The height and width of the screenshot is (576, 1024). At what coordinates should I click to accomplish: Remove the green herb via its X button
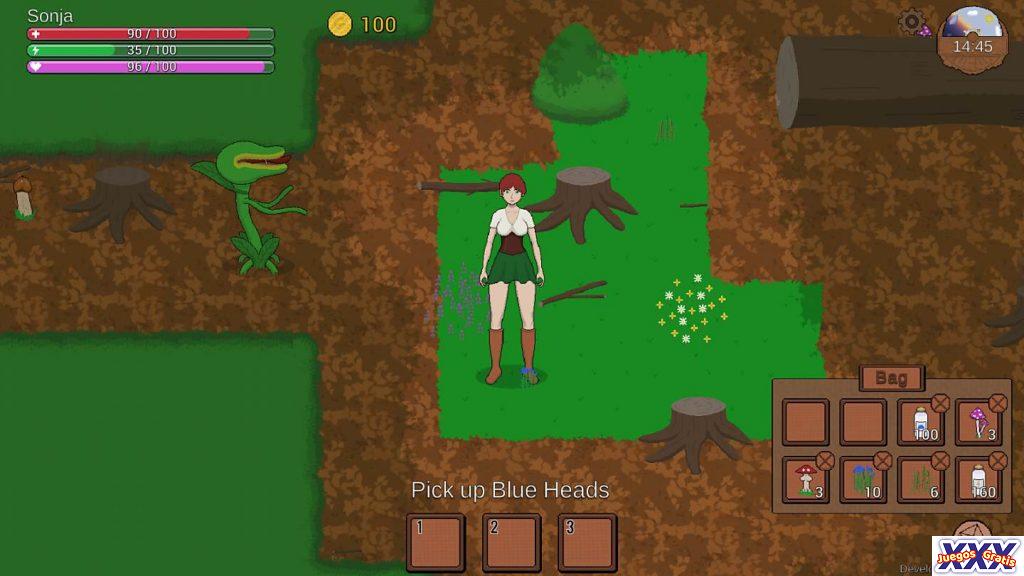tap(941, 461)
